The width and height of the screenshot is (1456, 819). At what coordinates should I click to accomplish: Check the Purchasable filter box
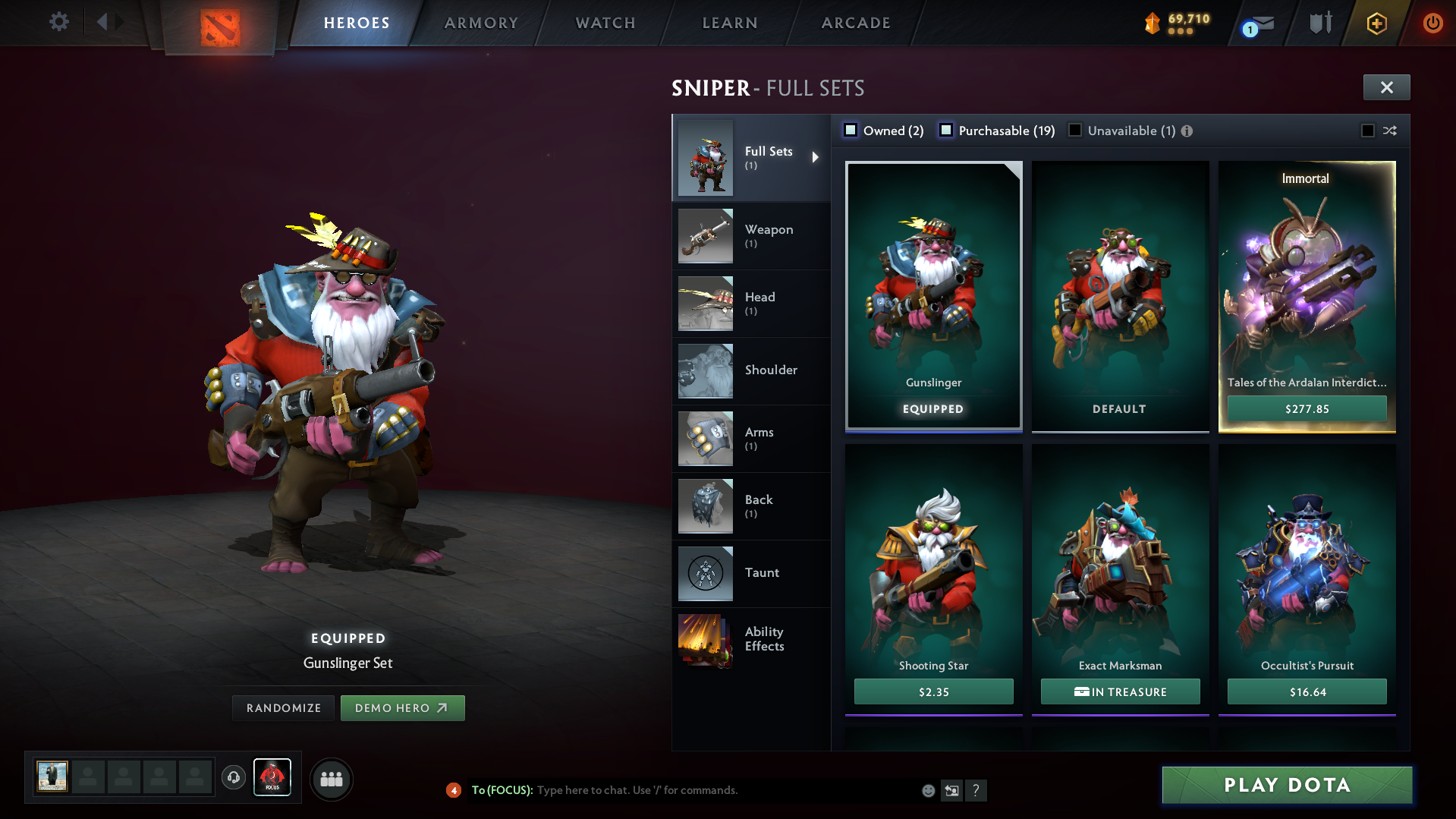pyautogui.click(x=946, y=130)
